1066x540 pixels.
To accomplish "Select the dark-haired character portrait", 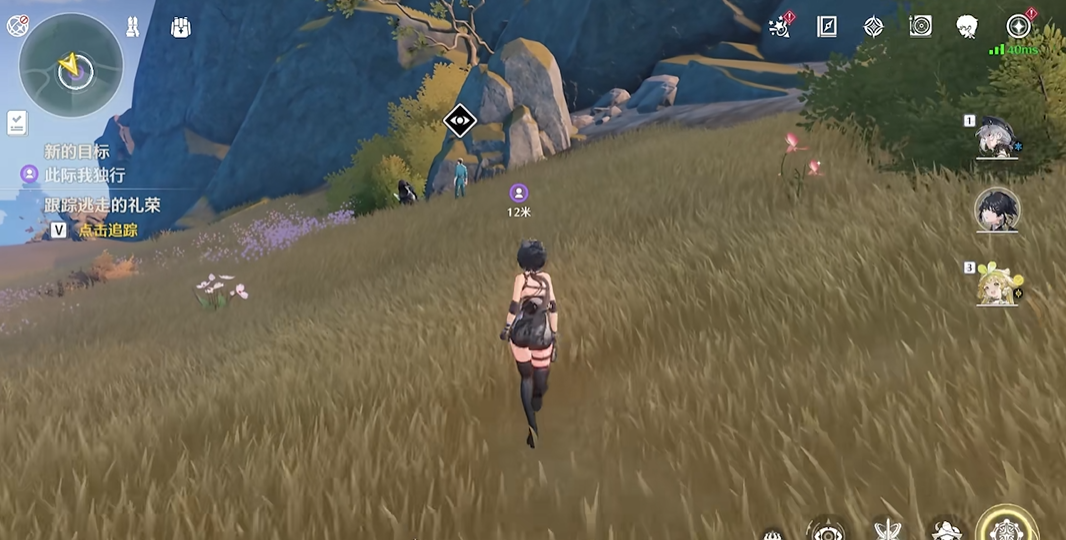I will point(996,209).
